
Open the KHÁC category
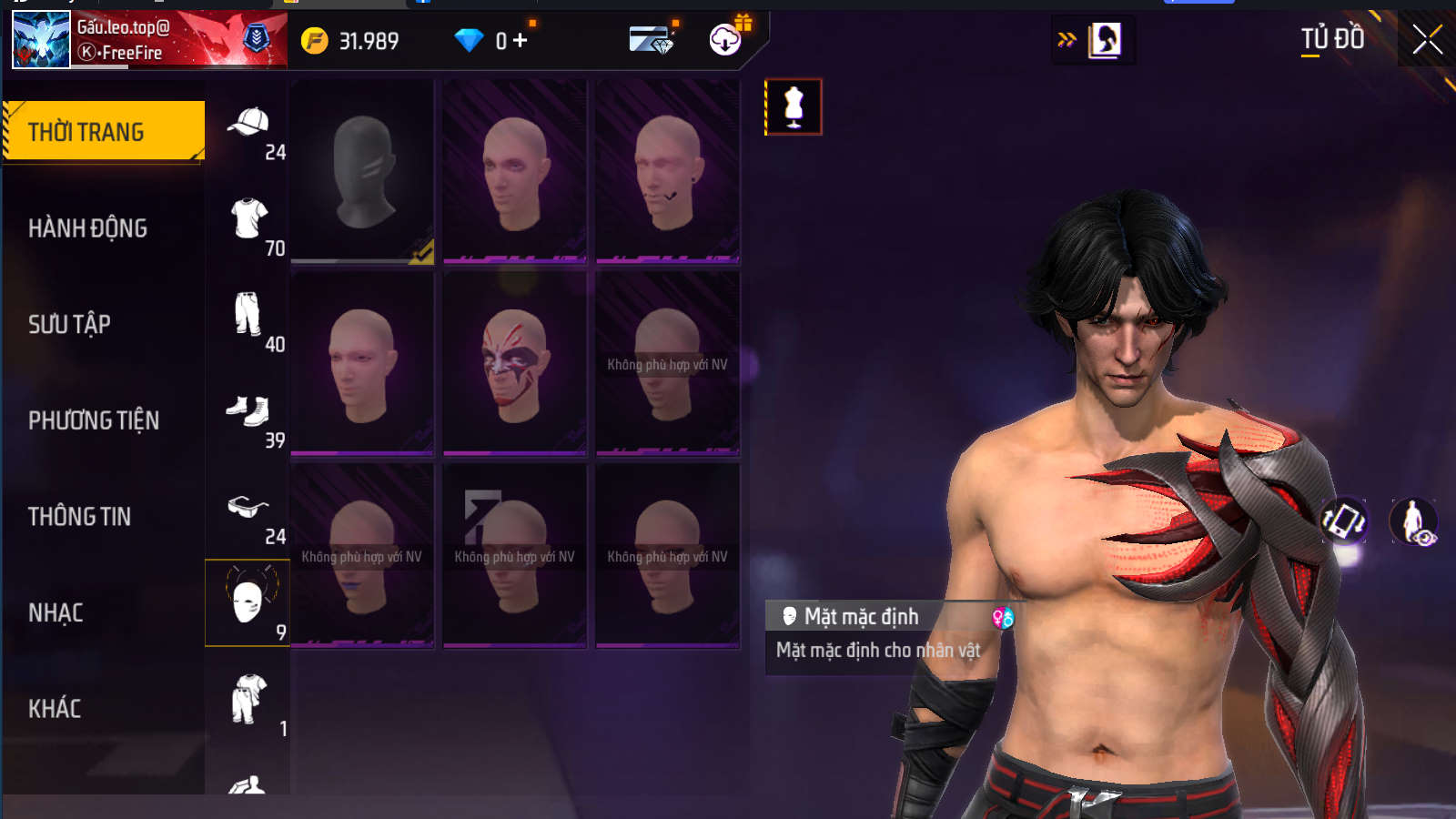55,709
